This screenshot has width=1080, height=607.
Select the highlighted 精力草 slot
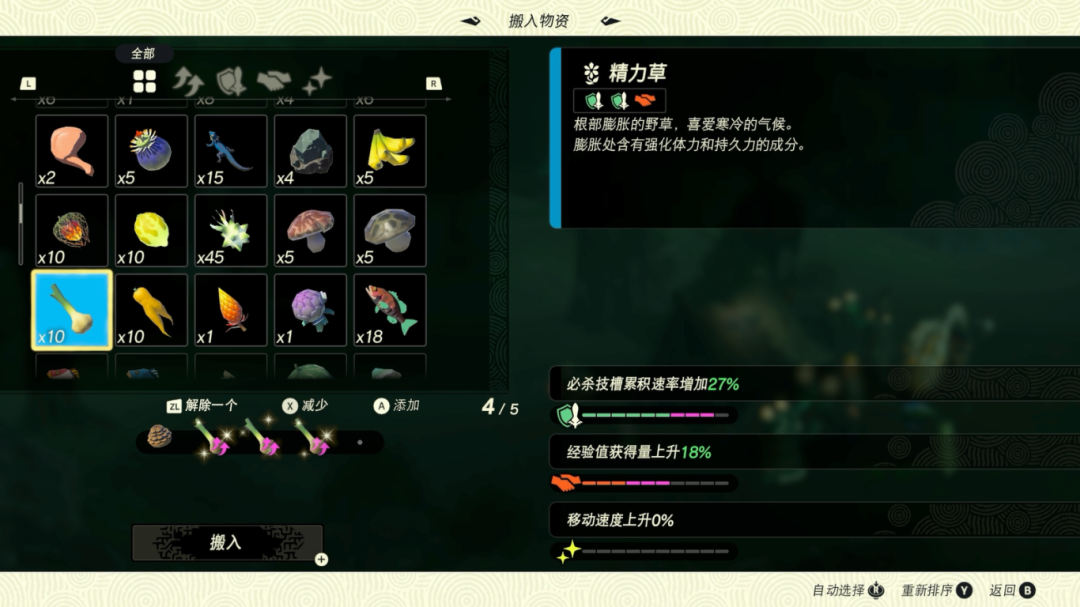(71, 310)
